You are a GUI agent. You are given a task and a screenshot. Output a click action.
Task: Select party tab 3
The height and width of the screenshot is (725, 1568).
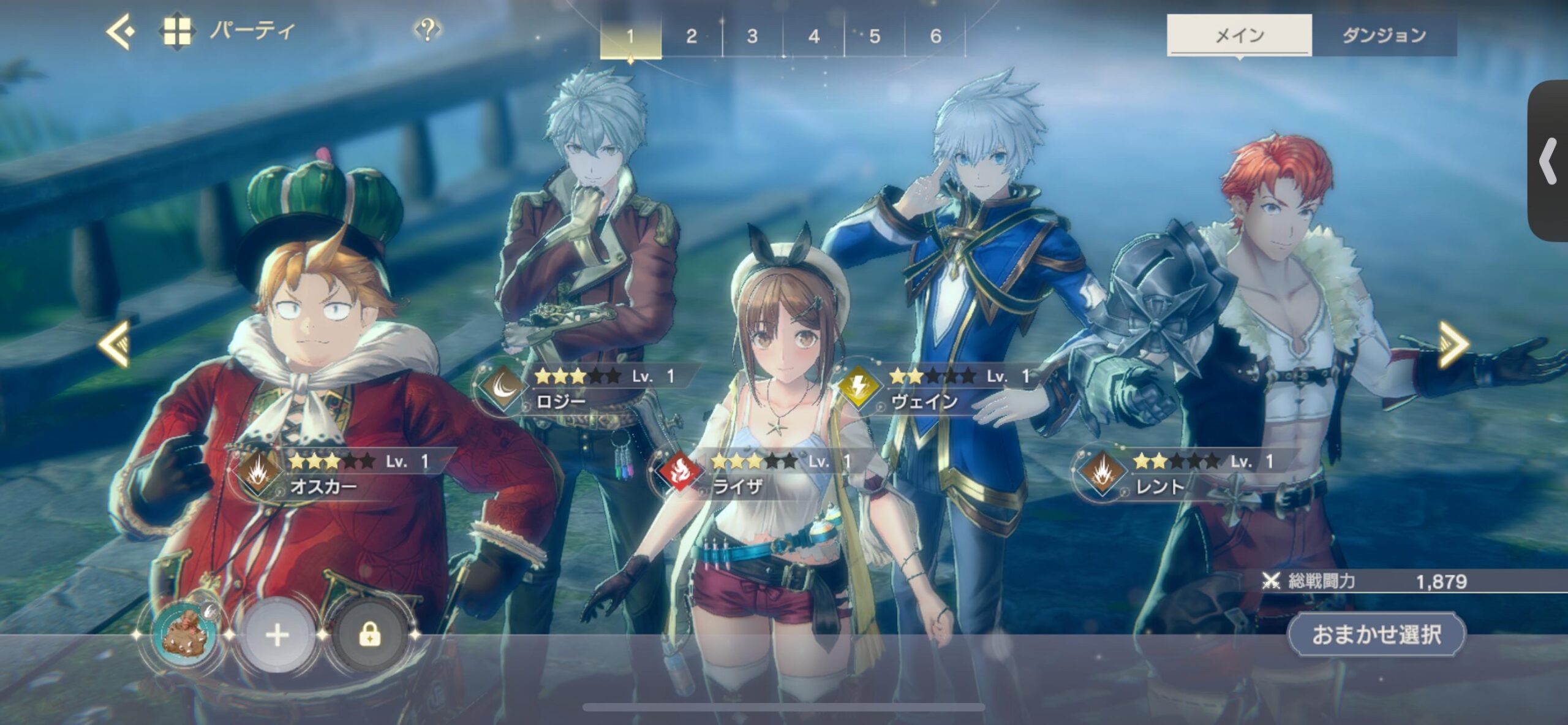752,36
